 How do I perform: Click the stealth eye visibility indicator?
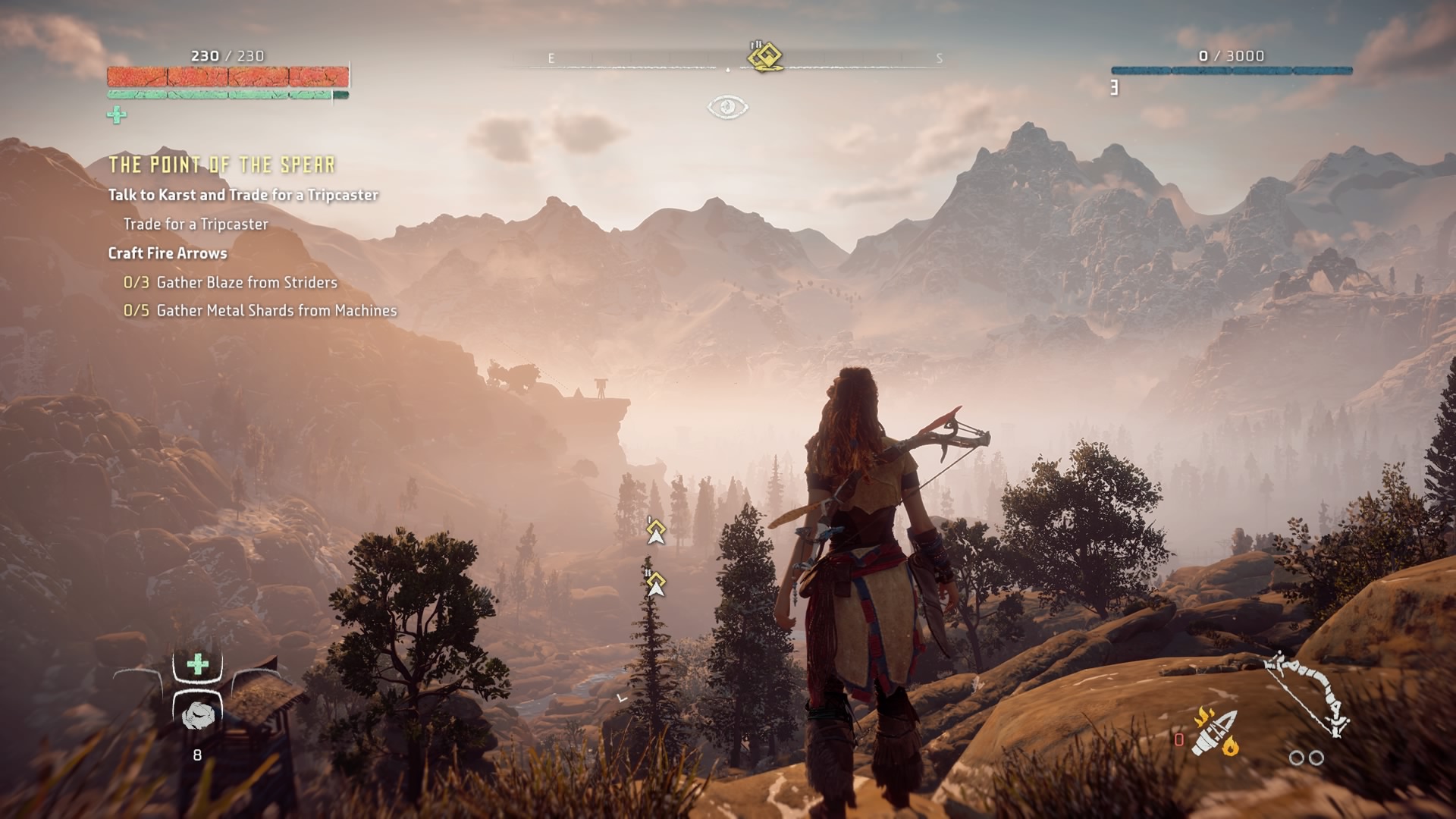727,107
